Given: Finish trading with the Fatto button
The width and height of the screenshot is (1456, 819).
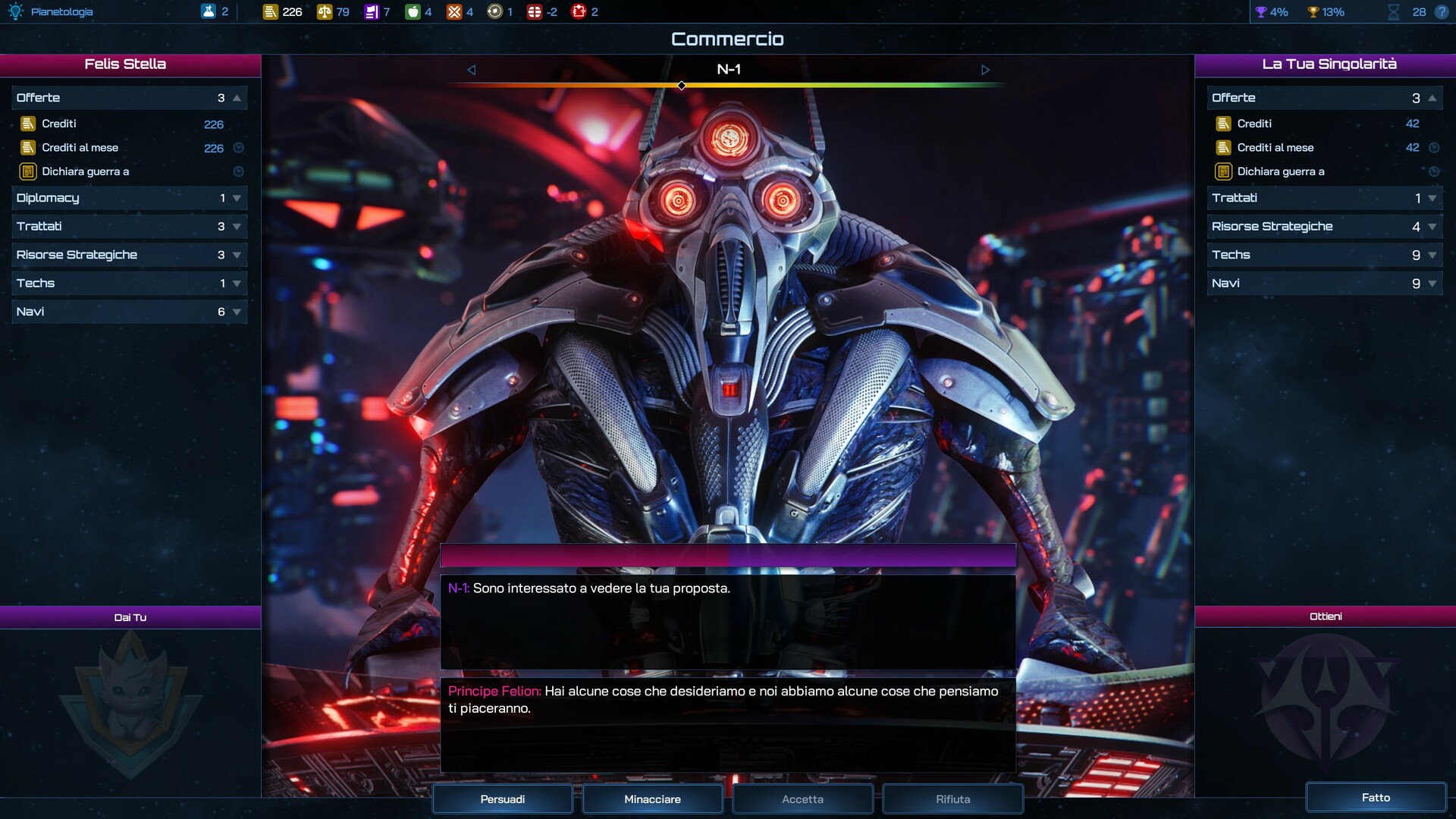Looking at the screenshot, I should [1375, 797].
